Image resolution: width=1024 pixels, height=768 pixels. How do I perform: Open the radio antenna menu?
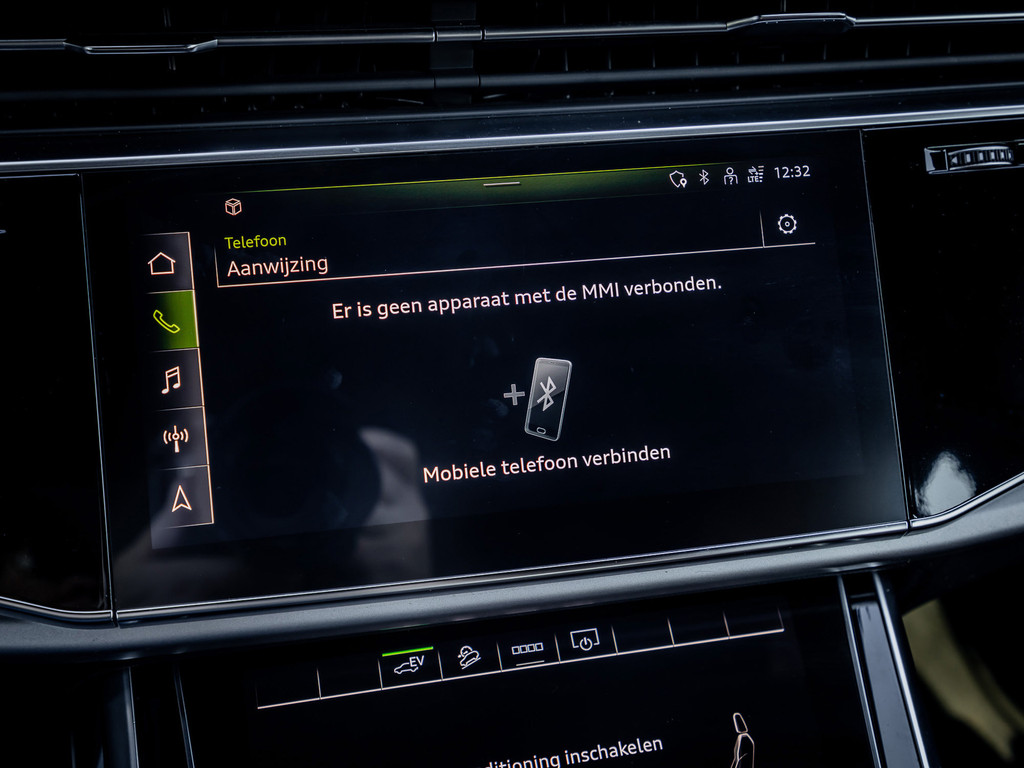coord(176,438)
